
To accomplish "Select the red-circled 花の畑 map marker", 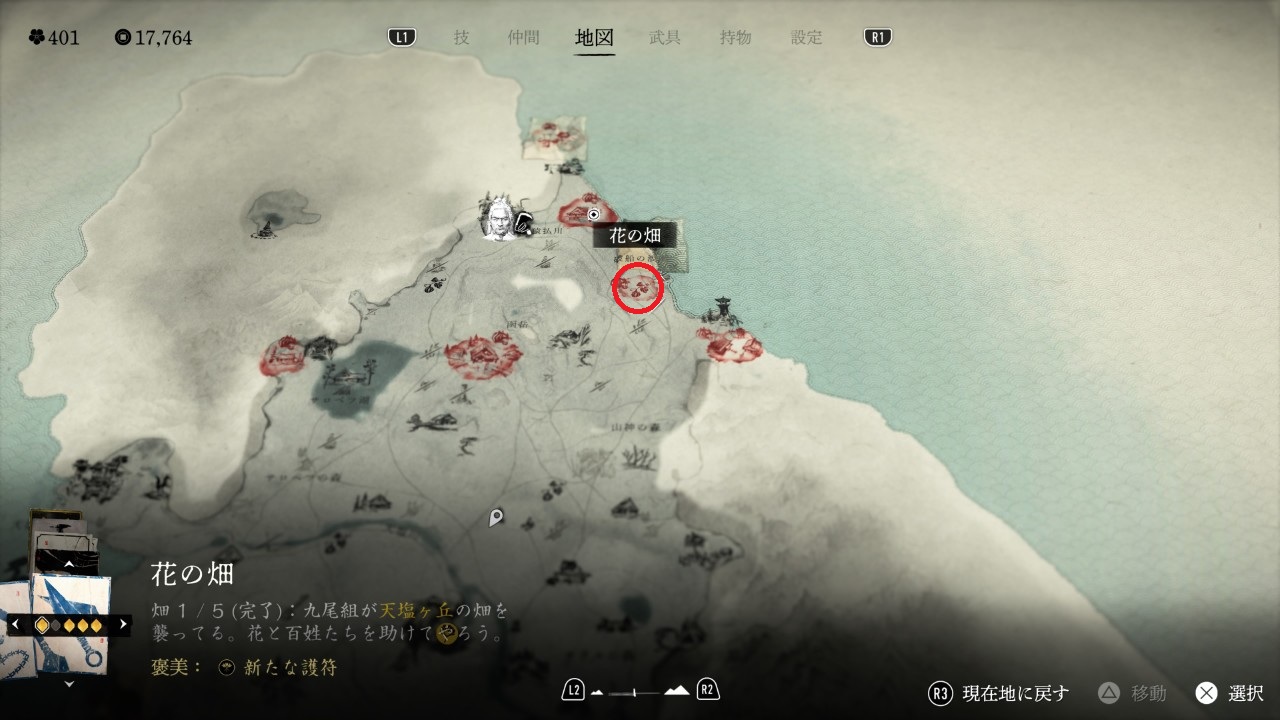I will tap(638, 288).
